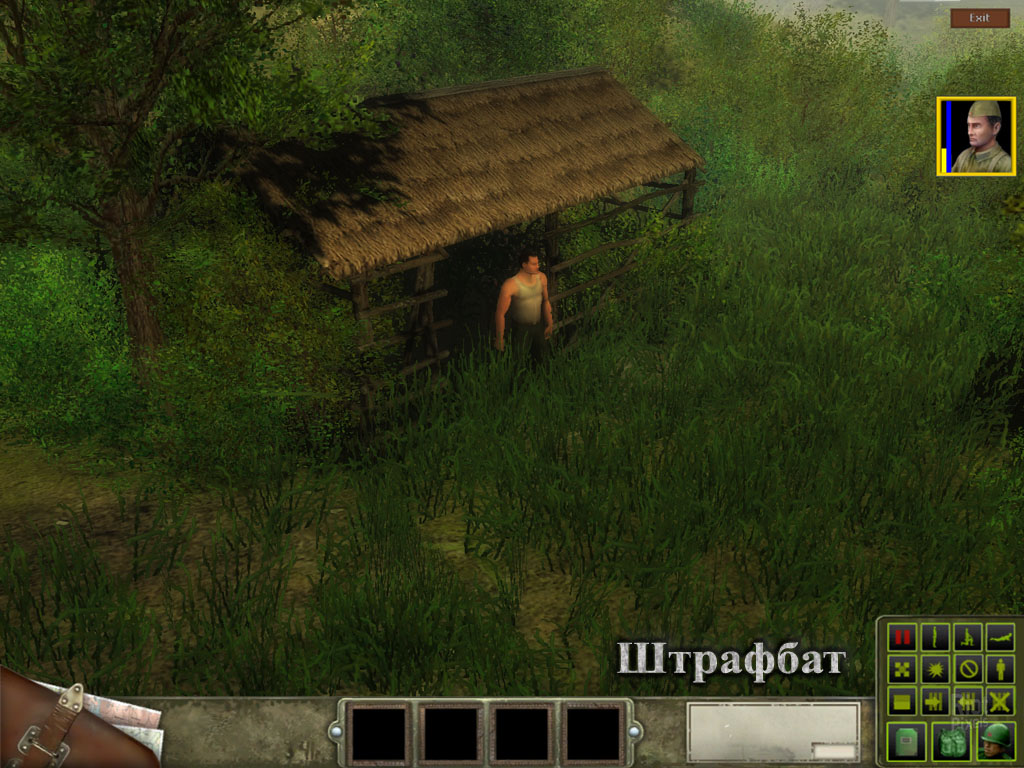
Task: Switch the soldier to kneeling stance
Action: pos(967,637)
